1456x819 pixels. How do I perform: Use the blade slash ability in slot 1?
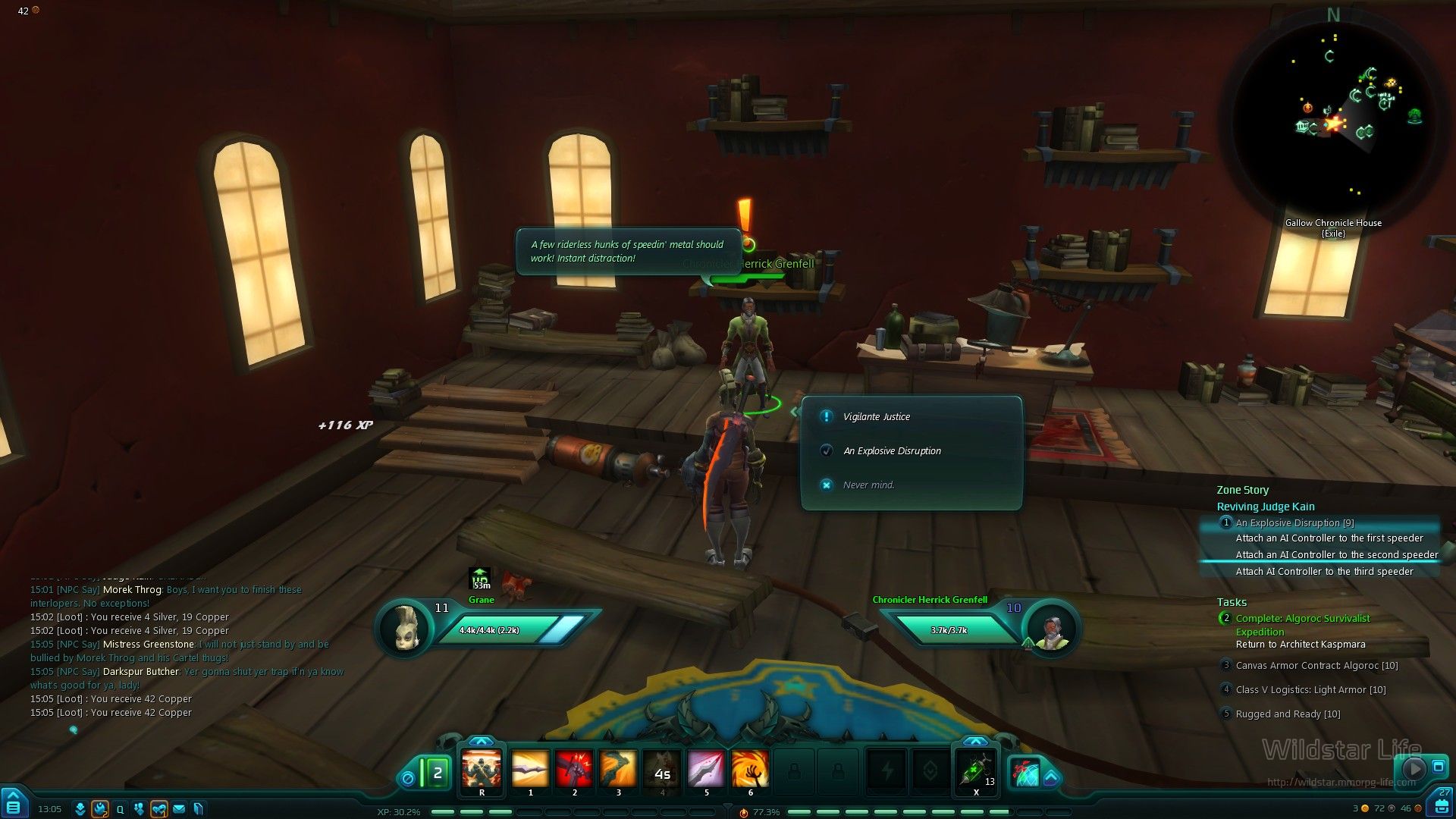pyautogui.click(x=530, y=769)
